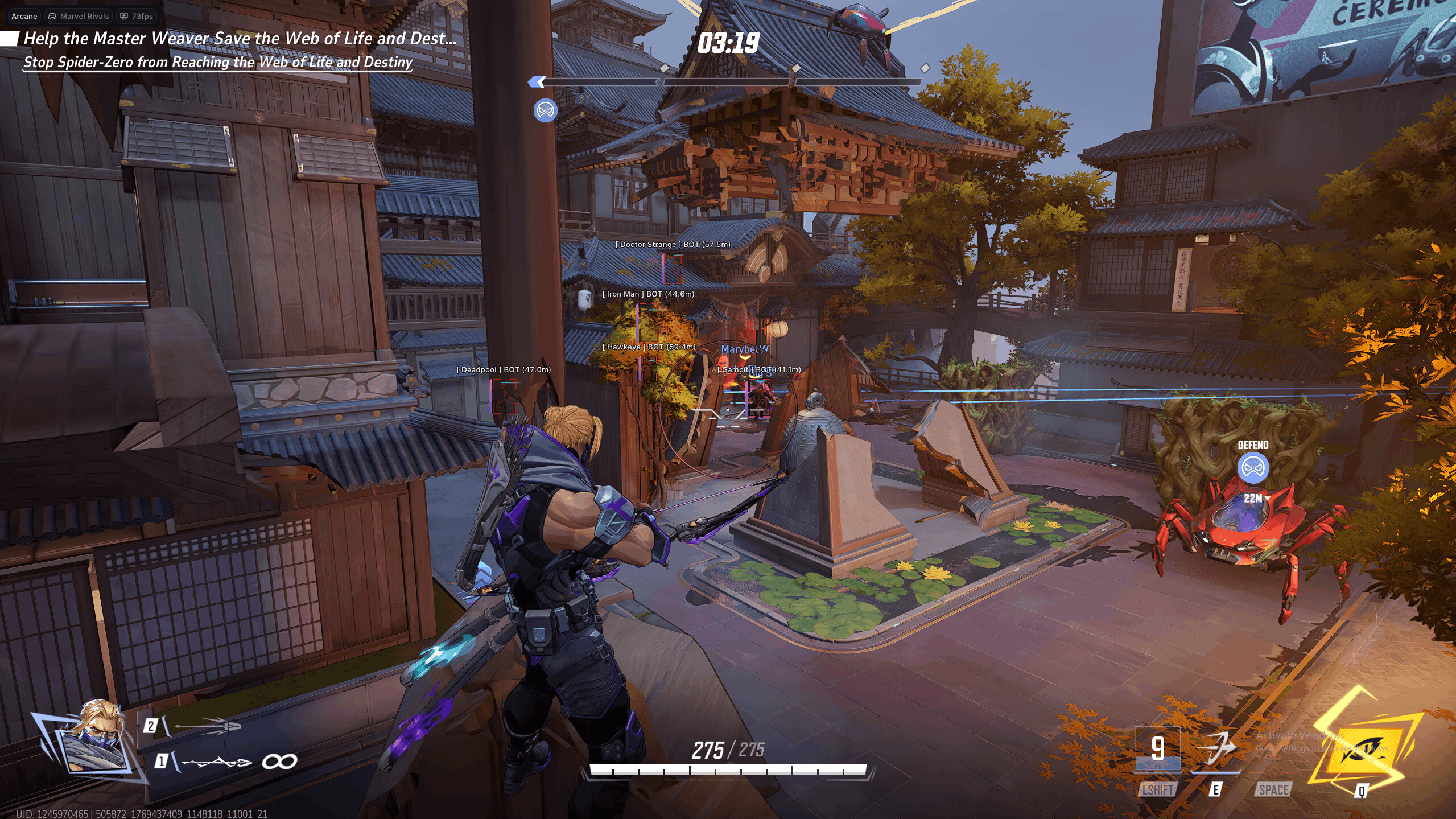Click the 73fps overlay indicator
Image resolution: width=1456 pixels, height=819 pixels.
[137, 16]
